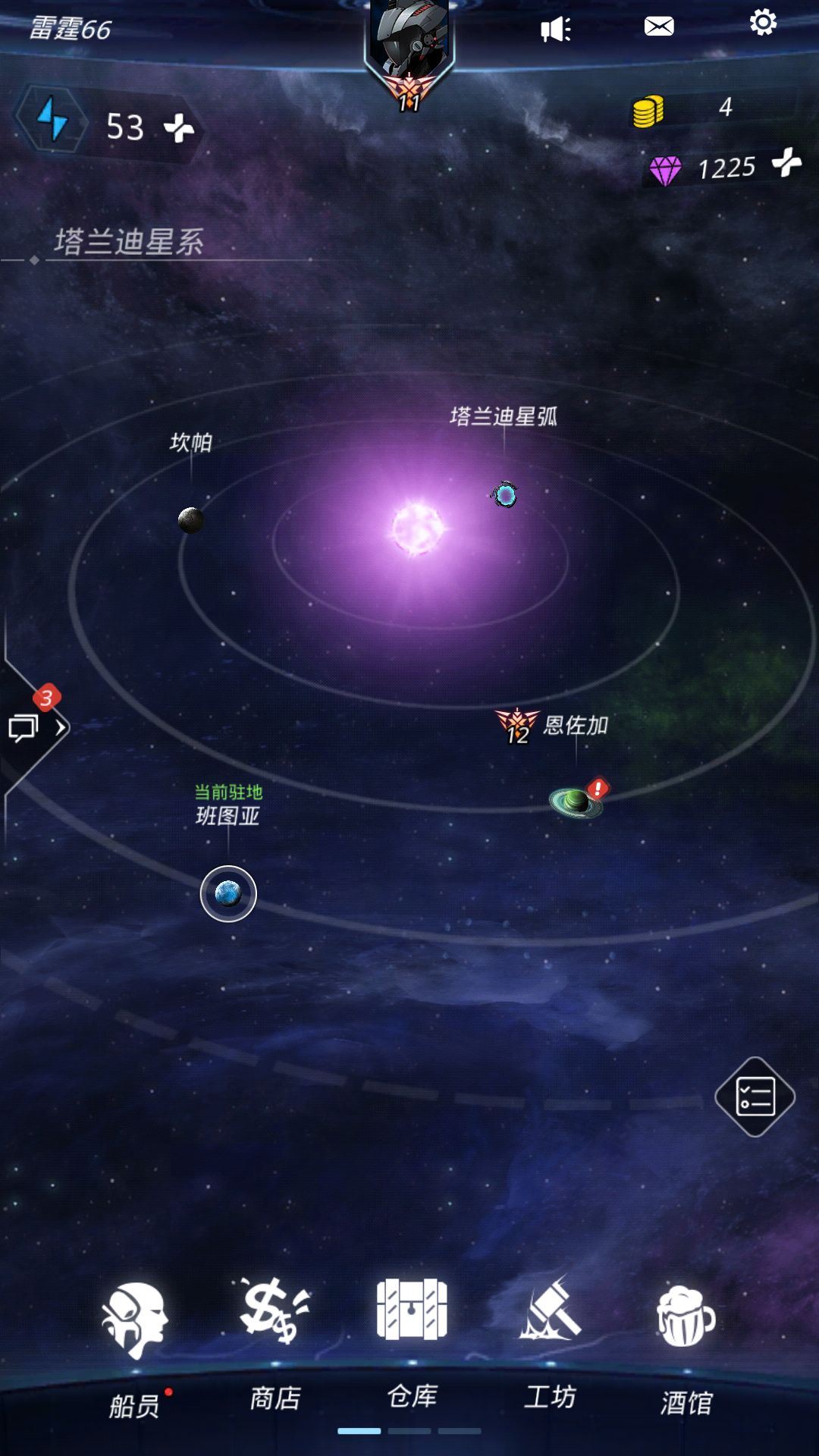Select current base planet 班图亚
Image resolution: width=819 pixels, height=1456 pixels.
[x=228, y=894]
